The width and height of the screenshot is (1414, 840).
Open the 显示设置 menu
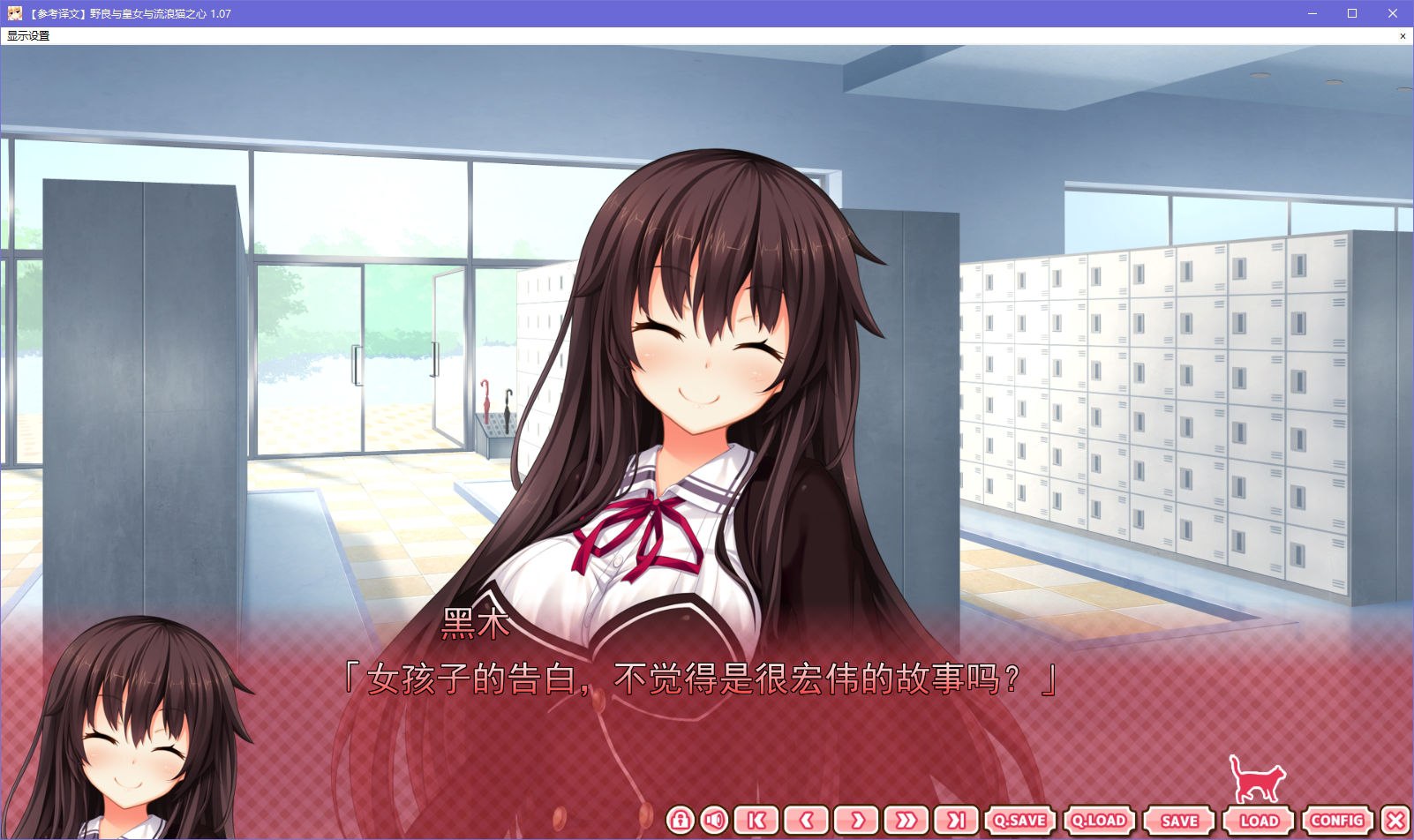click(26, 36)
